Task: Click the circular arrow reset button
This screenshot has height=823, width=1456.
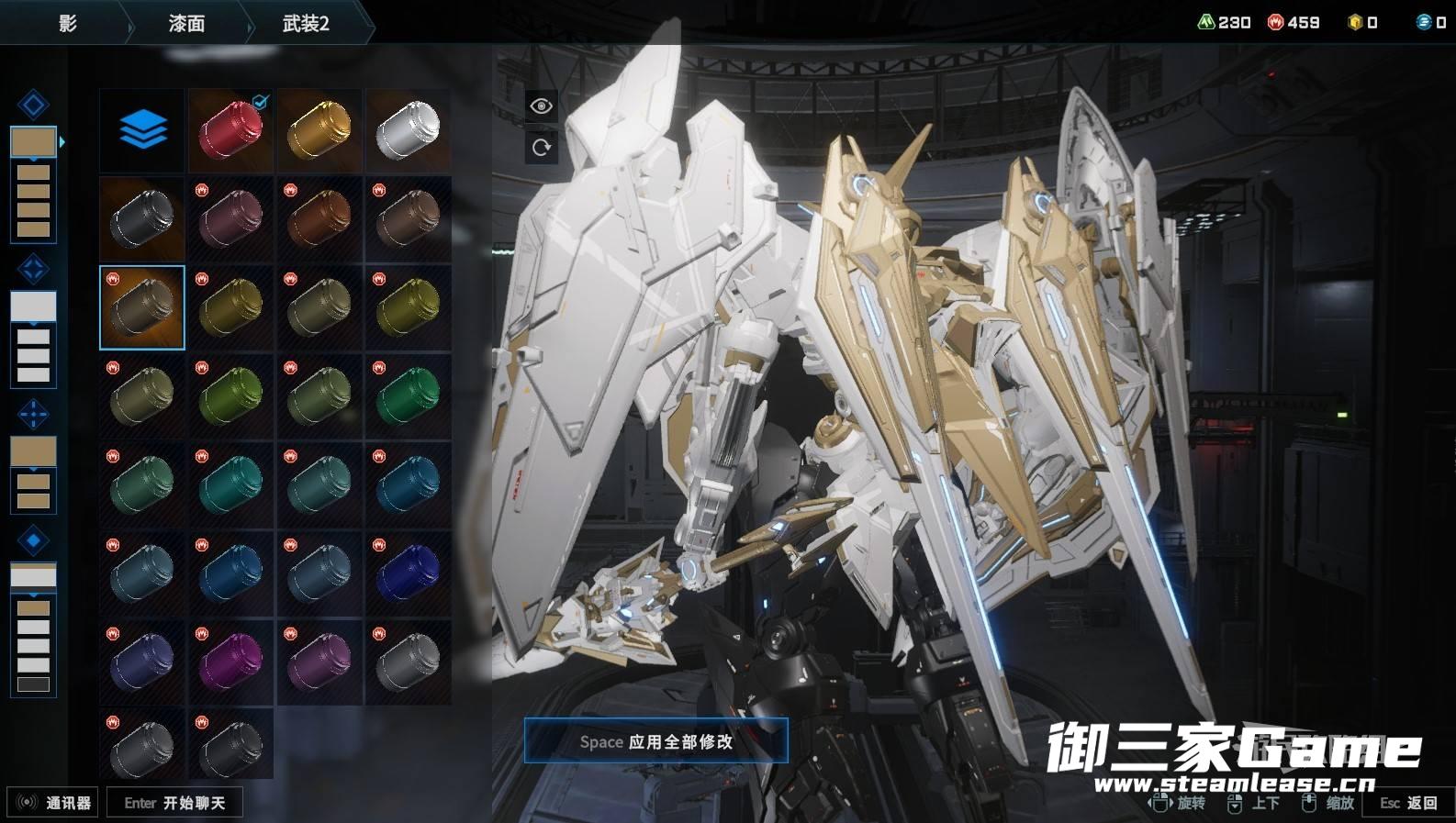Action: pyautogui.click(x=541, y=147)
